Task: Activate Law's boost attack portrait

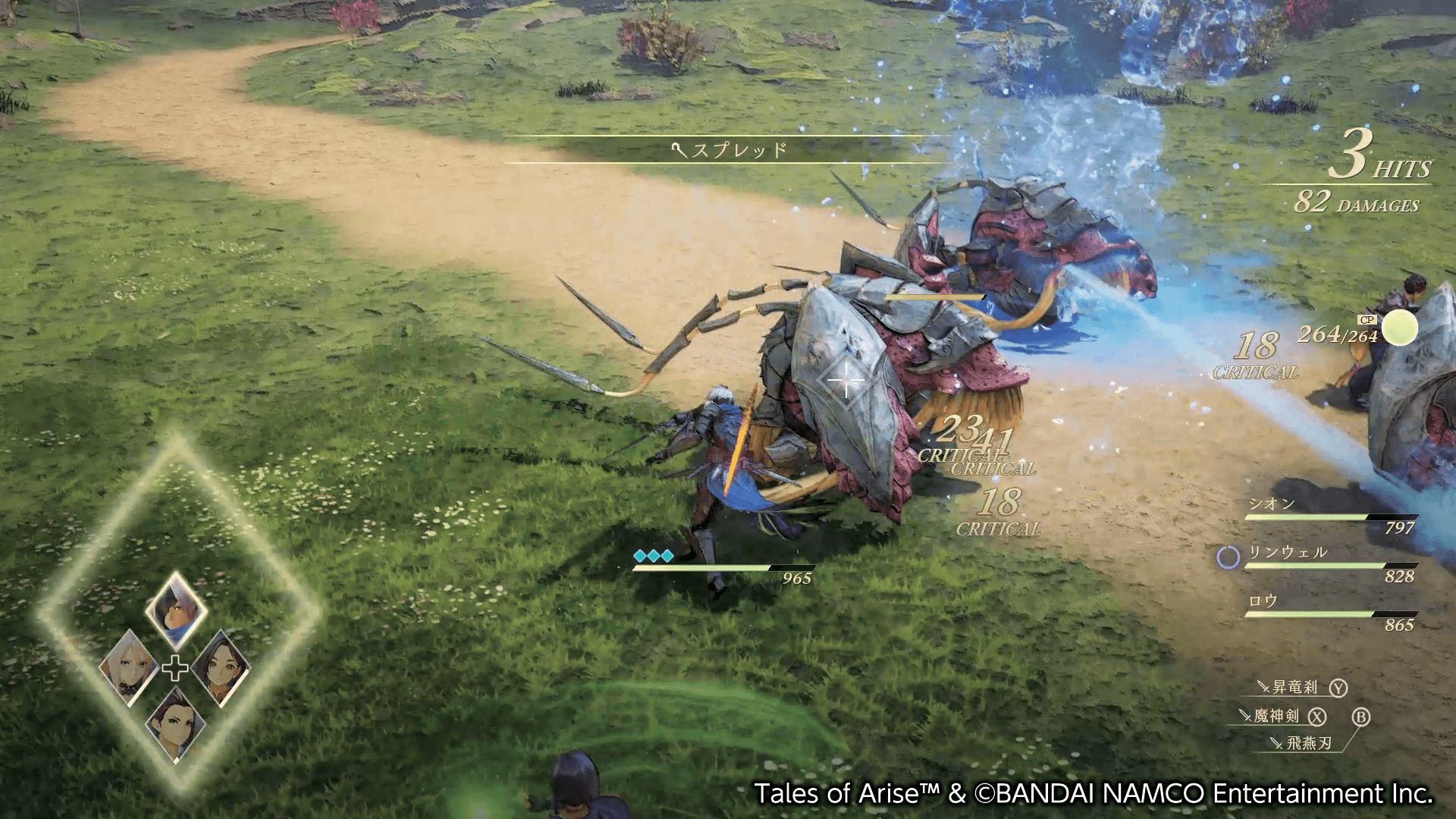Action: pyautogui.click(x=175, y=724)
